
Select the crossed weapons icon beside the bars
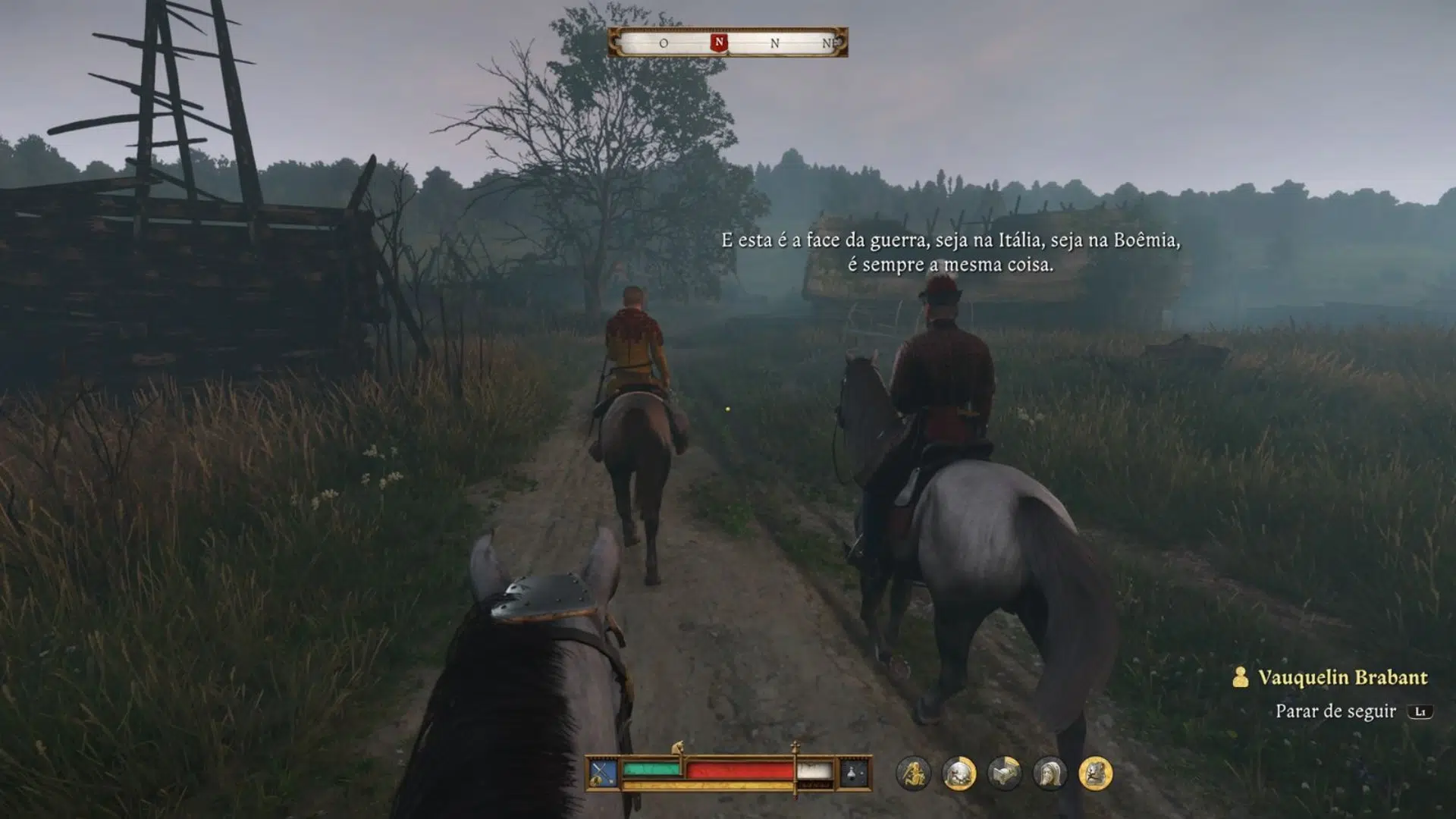pos(603,773)
